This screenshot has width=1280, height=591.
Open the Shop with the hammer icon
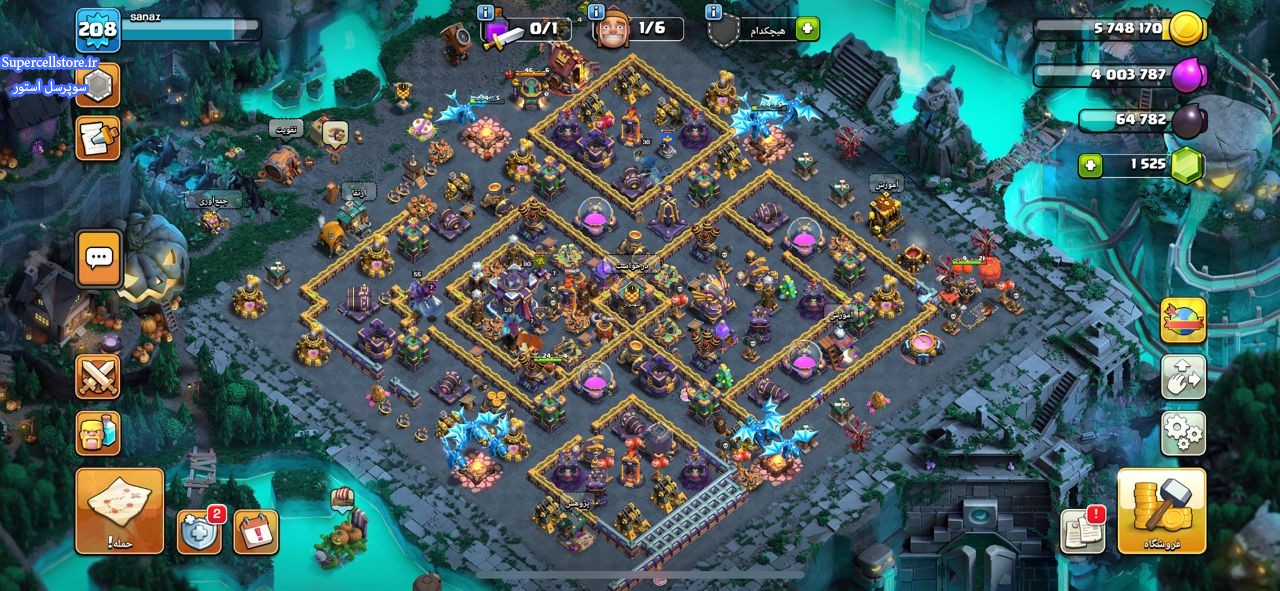tap(1161, 510)
